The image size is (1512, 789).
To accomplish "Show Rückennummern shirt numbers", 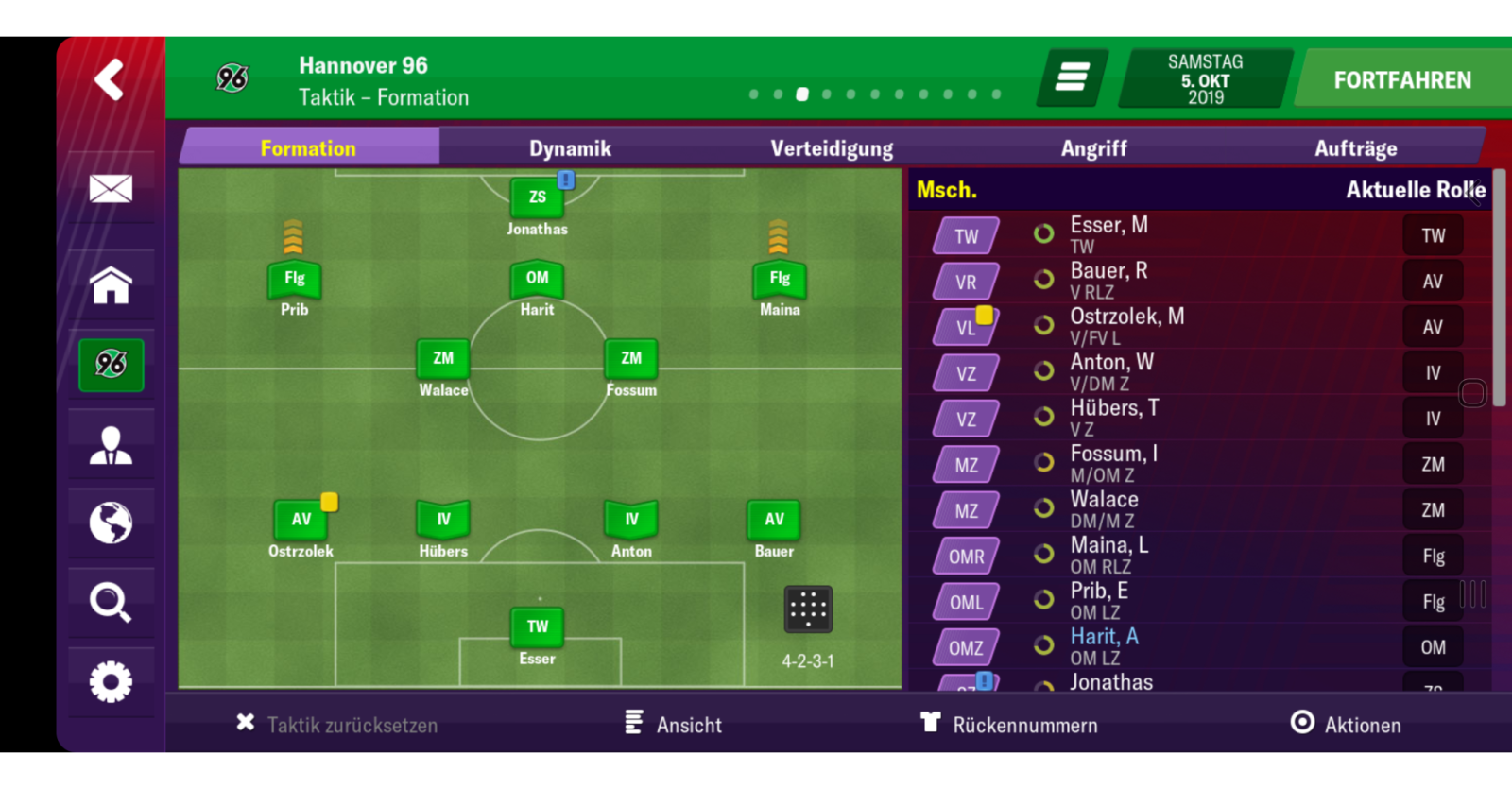I will click(1009, 725).
